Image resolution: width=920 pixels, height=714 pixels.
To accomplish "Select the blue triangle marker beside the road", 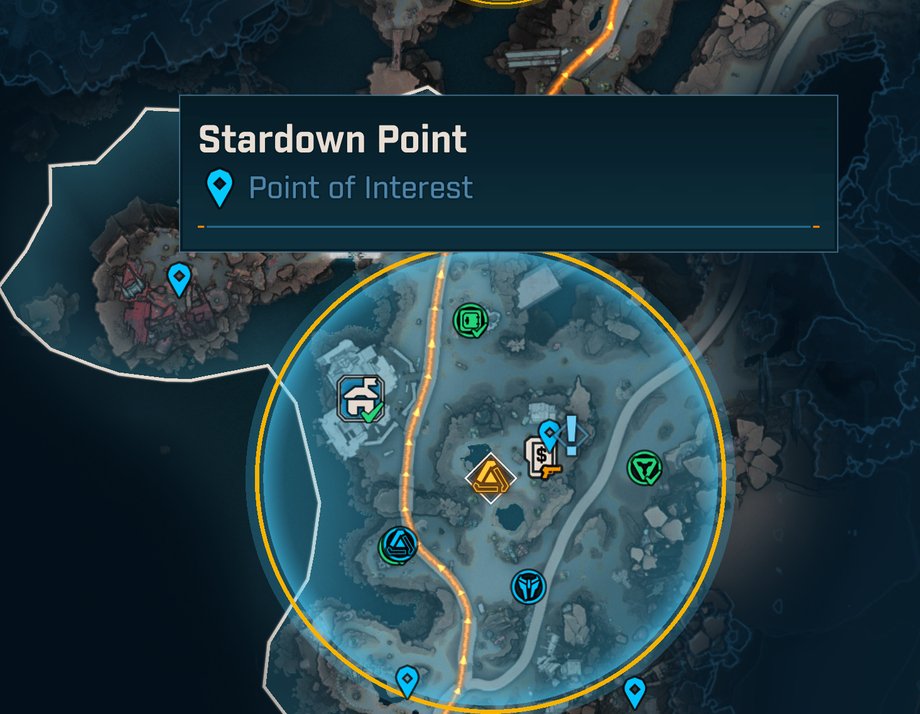I will tap(399, 544).
